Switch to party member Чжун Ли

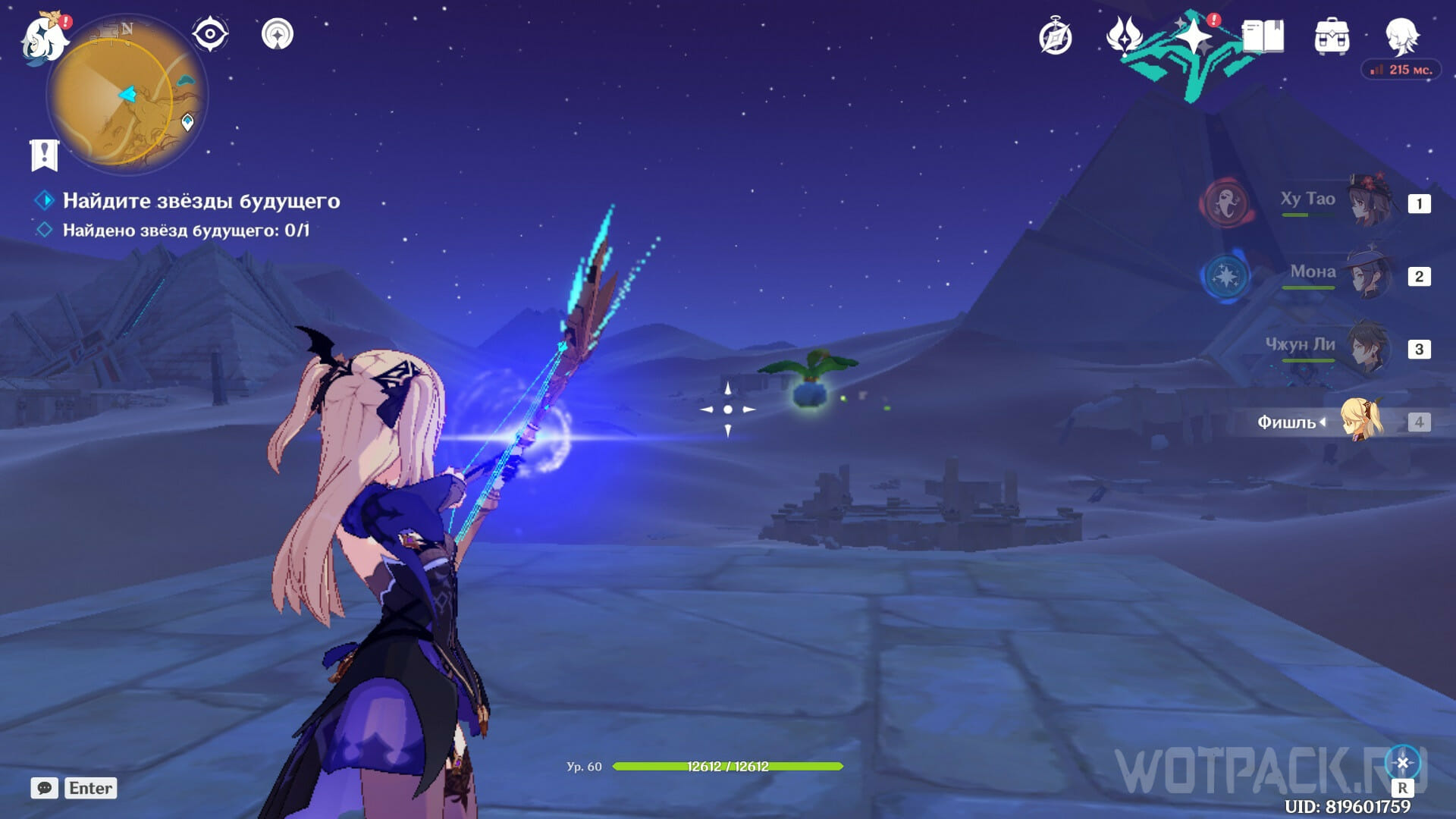1370,347
